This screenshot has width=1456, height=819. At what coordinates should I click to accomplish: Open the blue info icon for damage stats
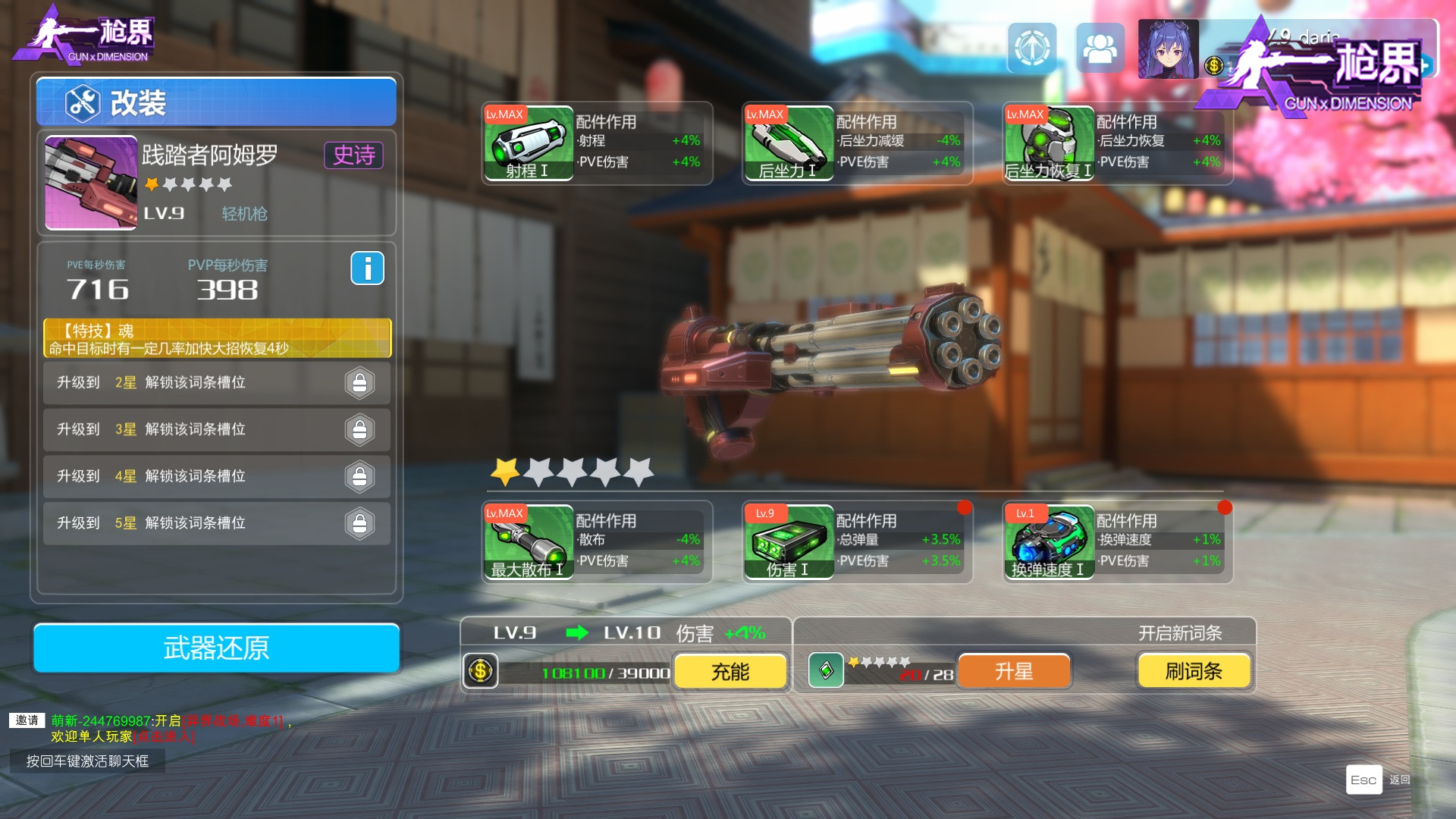click(x=367, y=268)
